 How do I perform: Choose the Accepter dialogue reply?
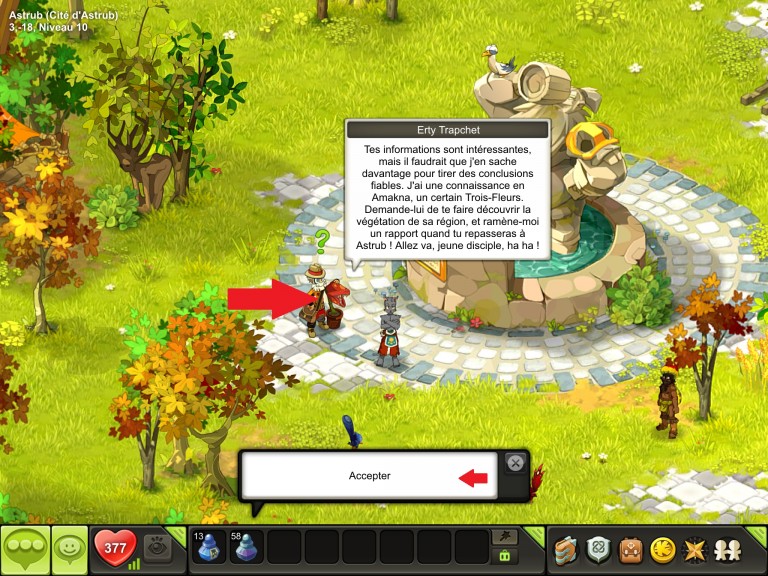[x=370, y=476]
